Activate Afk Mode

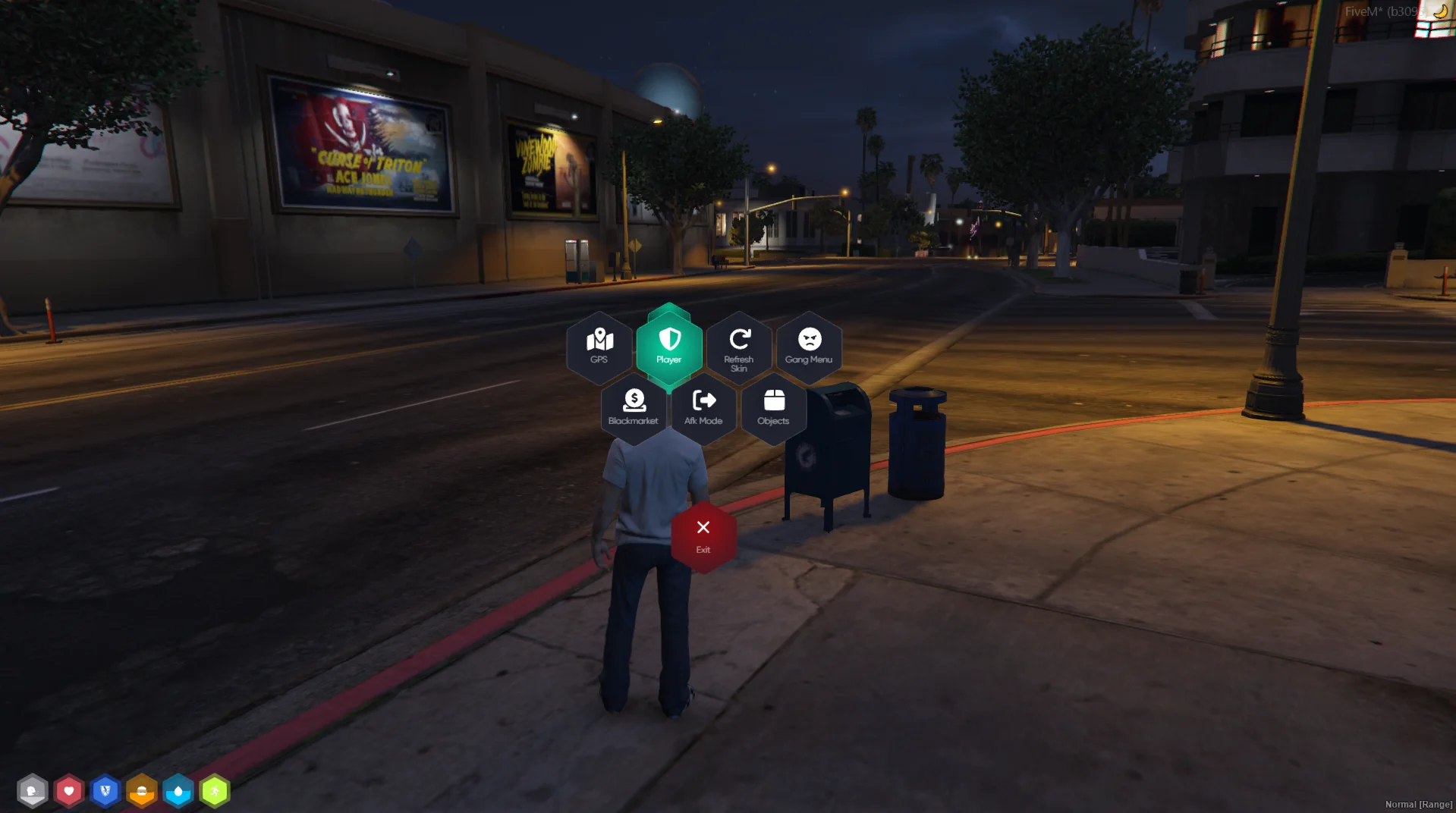(x=703, y=408)
